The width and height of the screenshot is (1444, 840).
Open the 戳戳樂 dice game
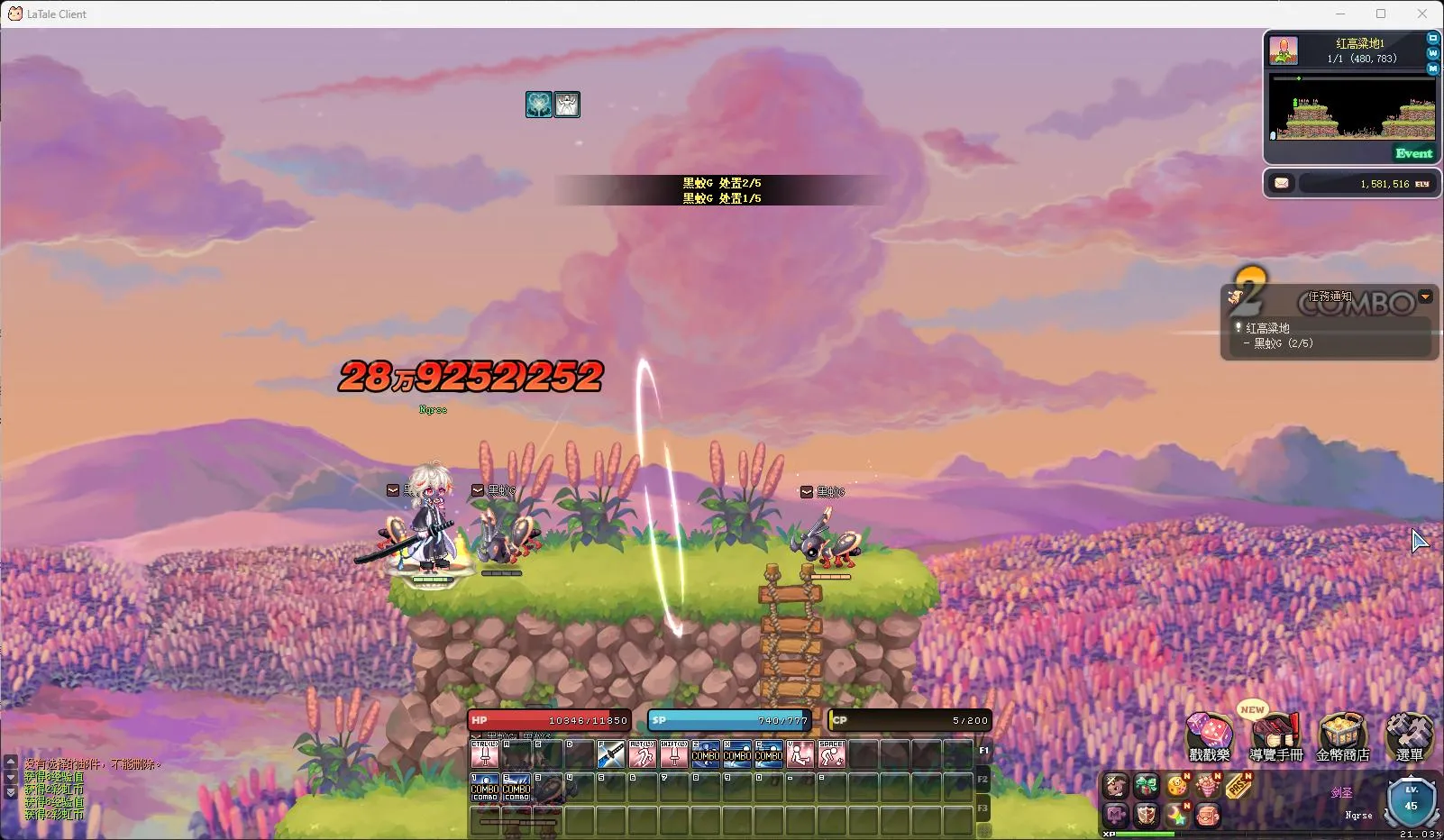[x=1209, y=735]
